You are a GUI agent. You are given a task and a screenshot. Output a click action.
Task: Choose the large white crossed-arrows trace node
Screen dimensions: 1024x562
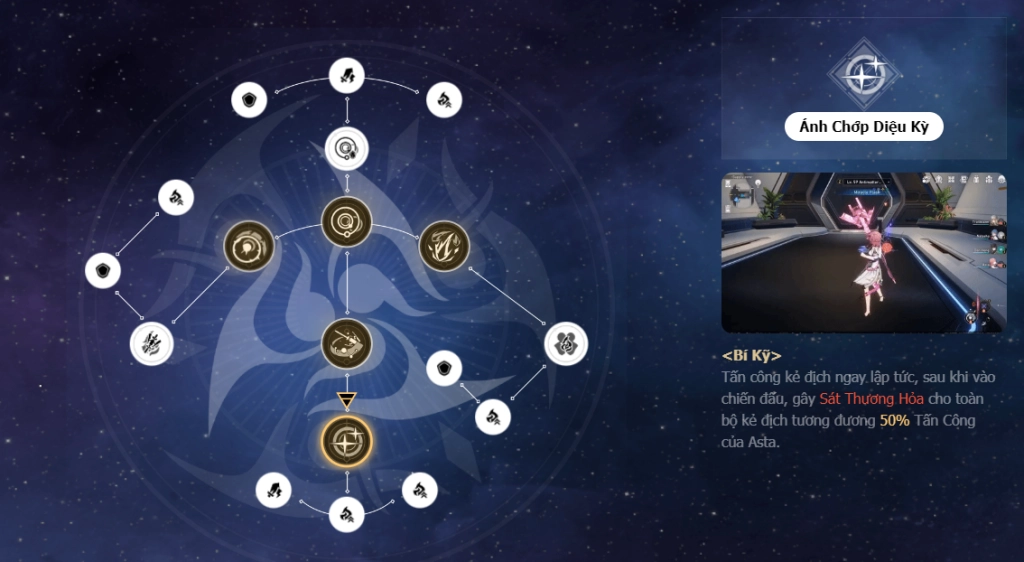coord(152,343)
